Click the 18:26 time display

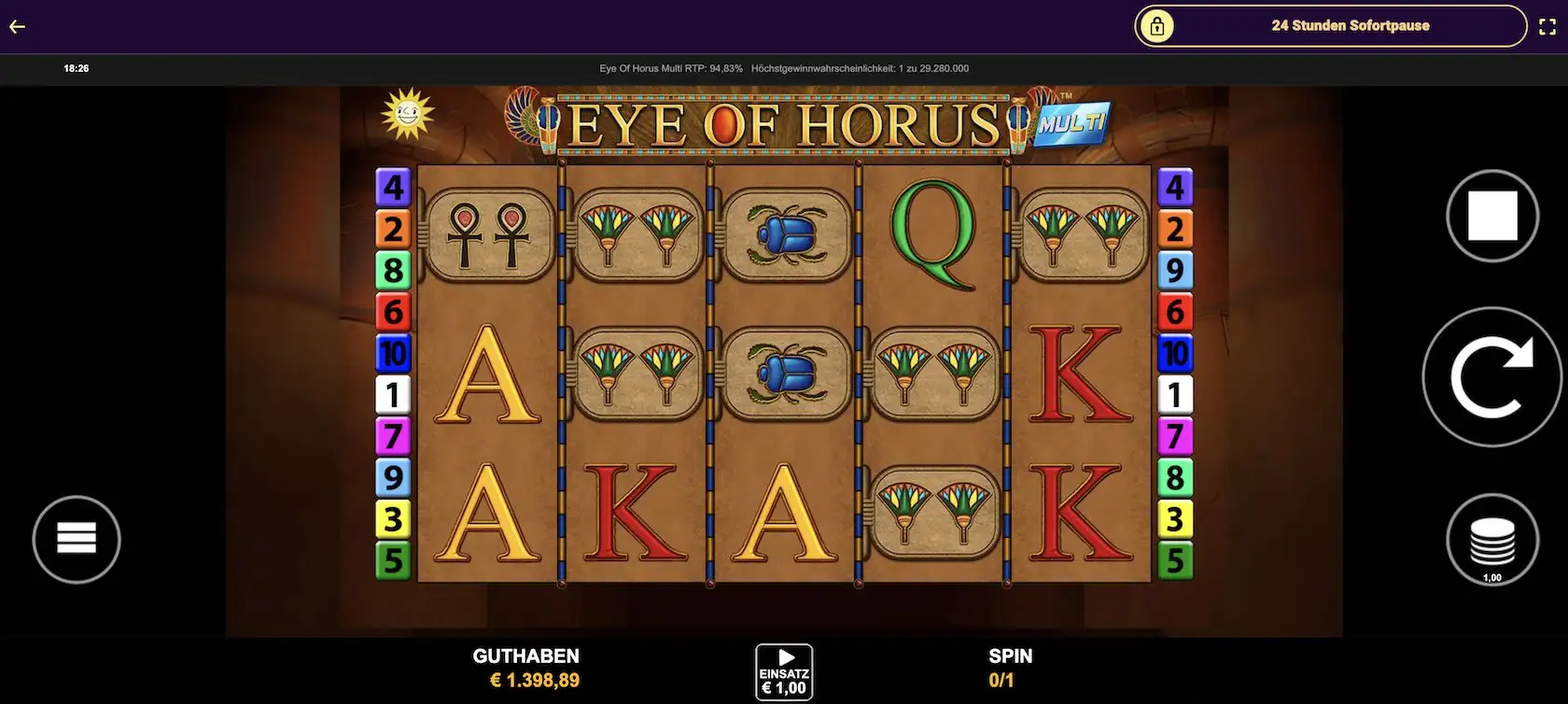(x=76, y=67)
